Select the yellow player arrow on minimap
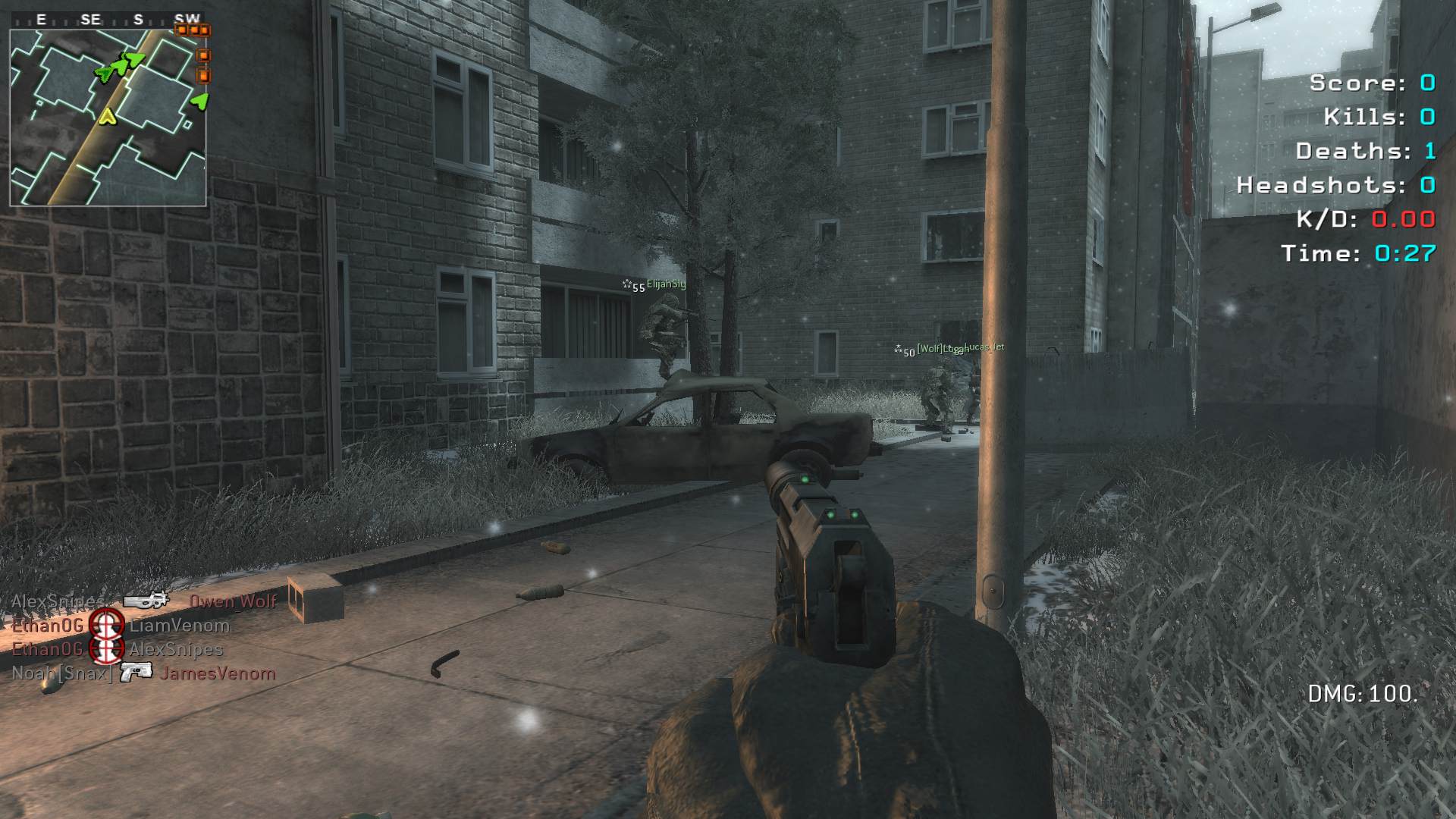This screenshot has height=819, width=1456. pyautogui.click(x=108, y=116)
